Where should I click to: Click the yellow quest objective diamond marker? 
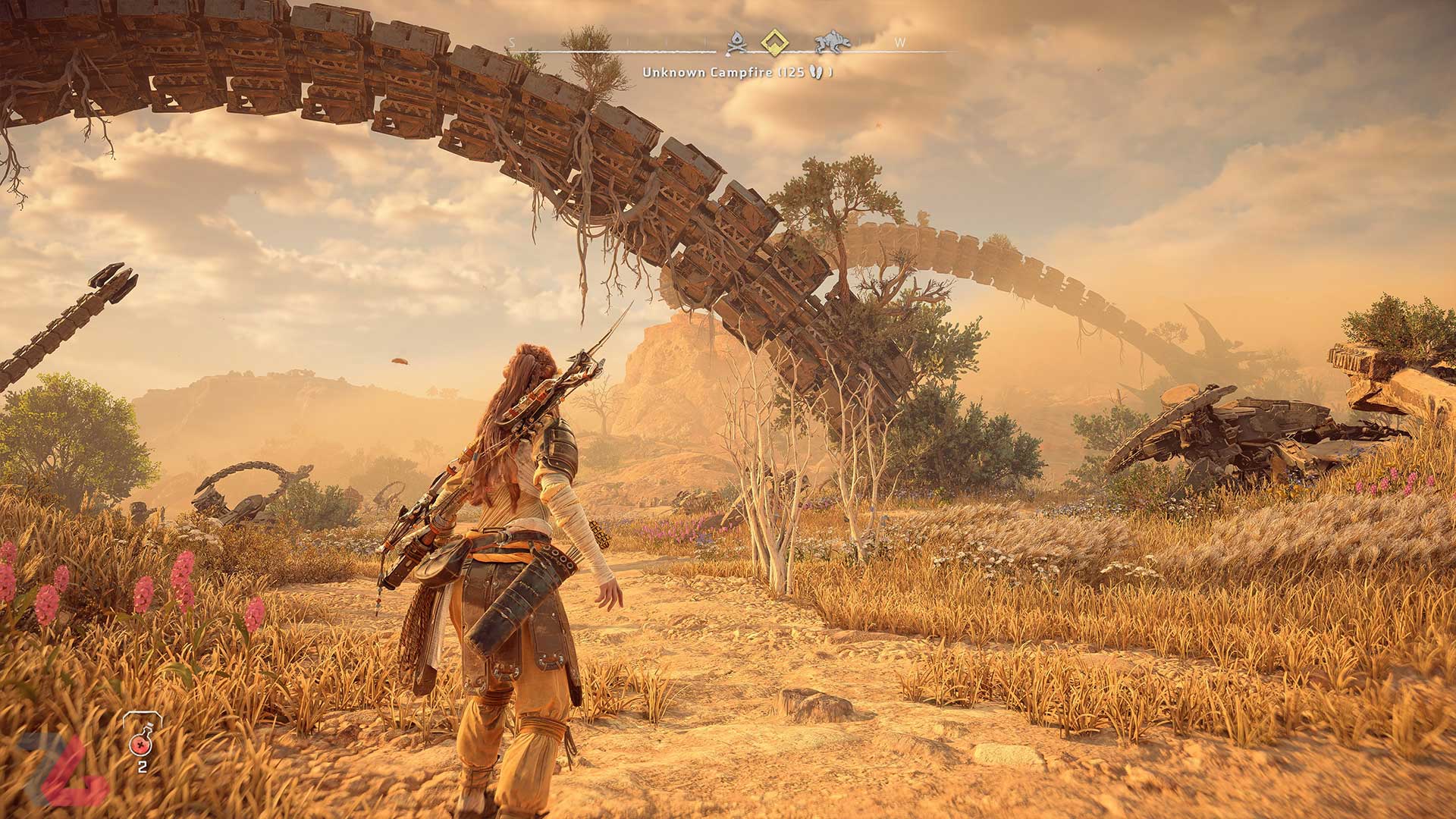pos(775,42)
